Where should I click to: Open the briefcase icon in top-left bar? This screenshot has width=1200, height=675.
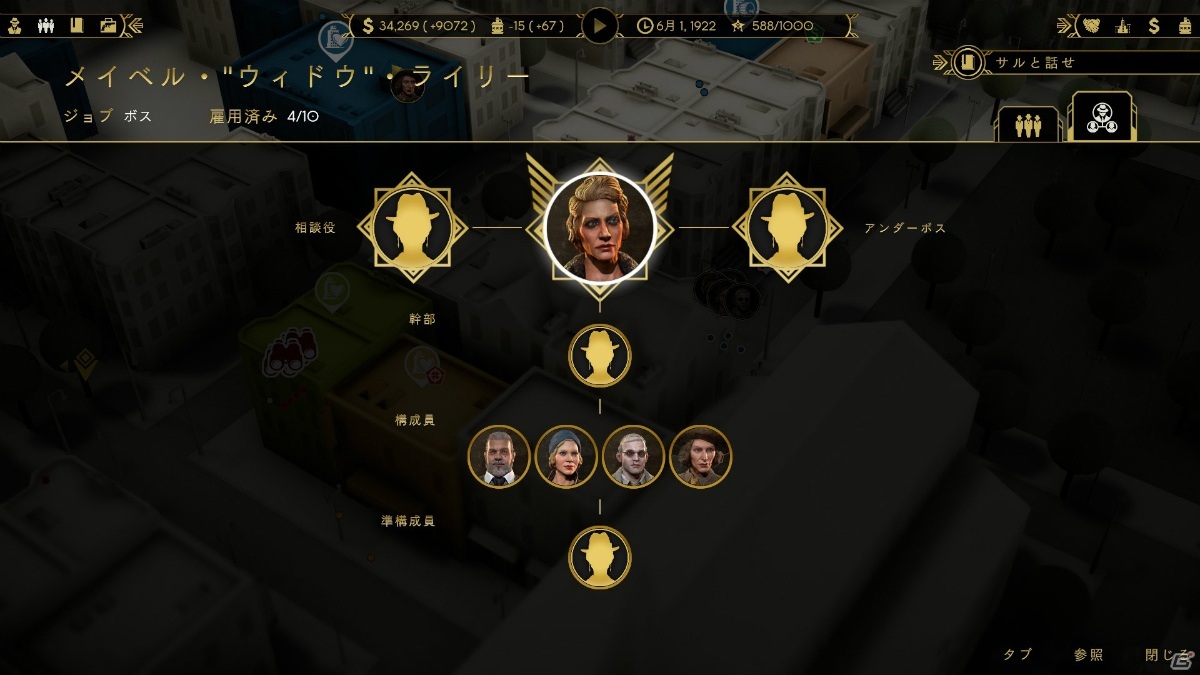click(108, 25)
